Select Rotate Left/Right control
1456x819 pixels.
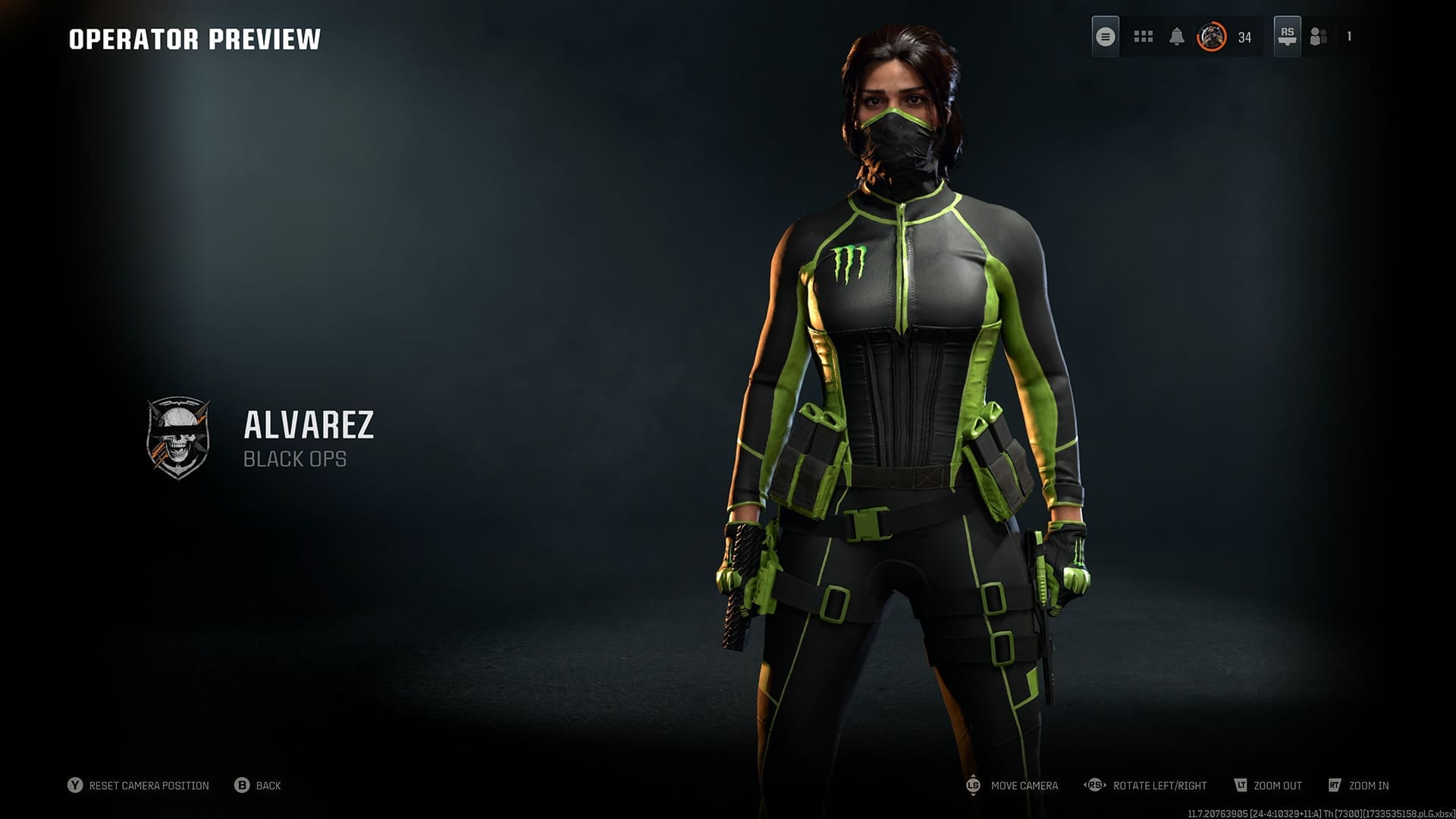pyautogui.click(x=1160, y=785)
